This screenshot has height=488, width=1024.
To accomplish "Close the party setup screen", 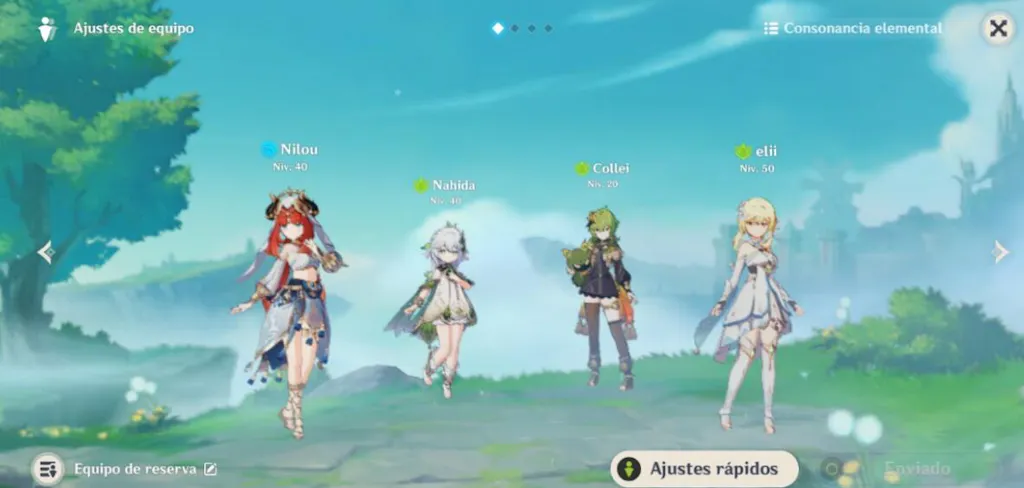I will pyautogui.click(x=997, y=28).
